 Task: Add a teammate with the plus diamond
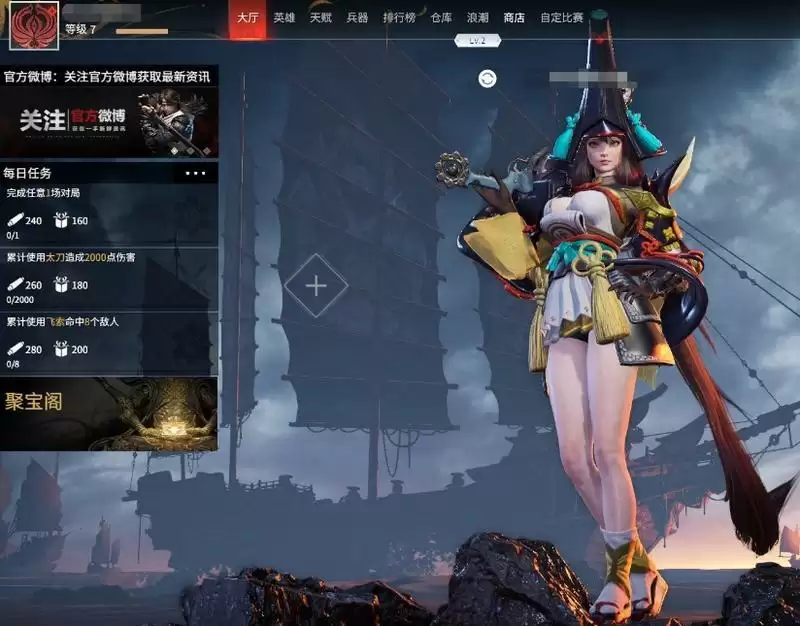click(x=316, y=286)
